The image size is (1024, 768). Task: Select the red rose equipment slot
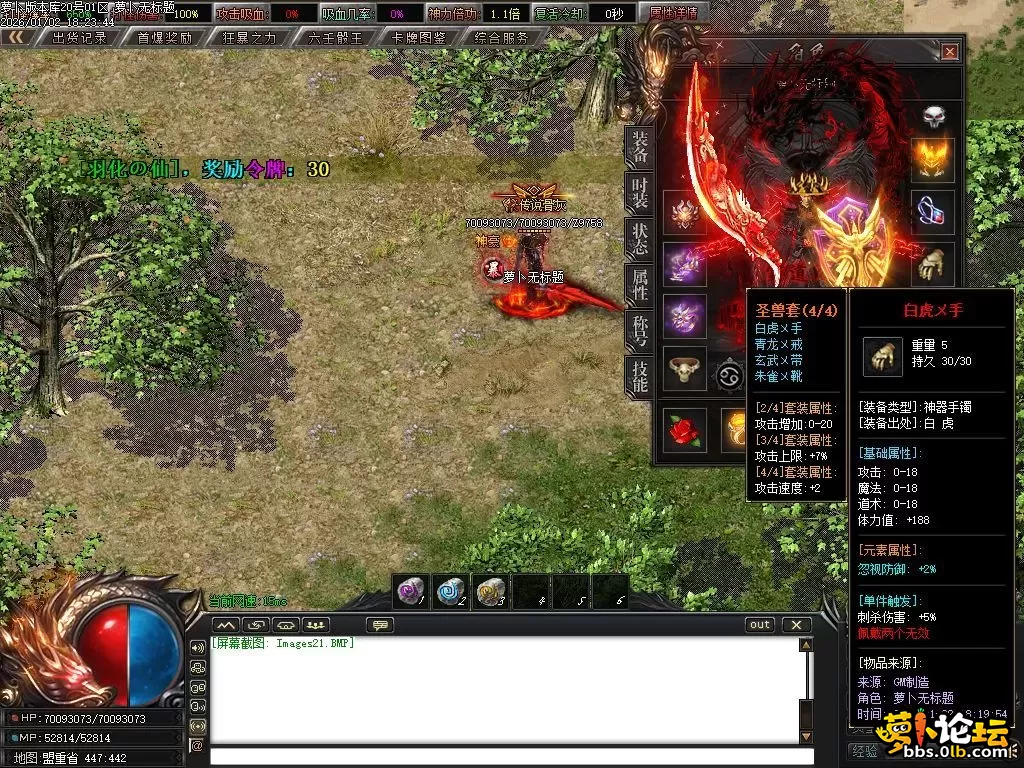pyautogui.click(x=684, y=429)
